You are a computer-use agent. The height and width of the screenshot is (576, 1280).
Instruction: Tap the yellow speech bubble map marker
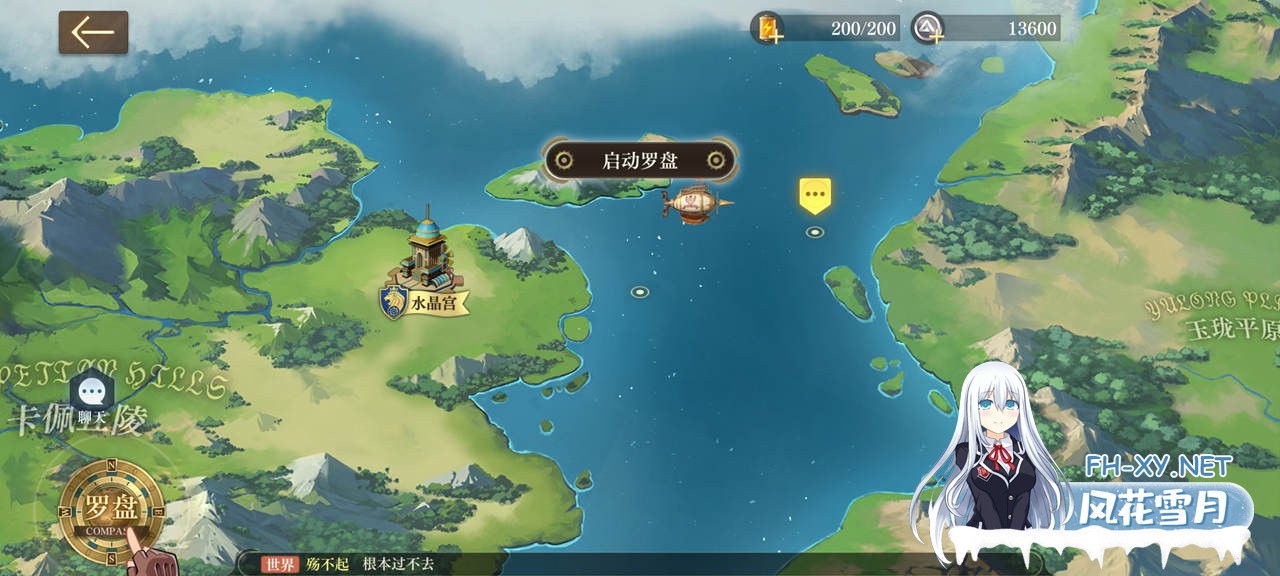click(x=815, y=195)
